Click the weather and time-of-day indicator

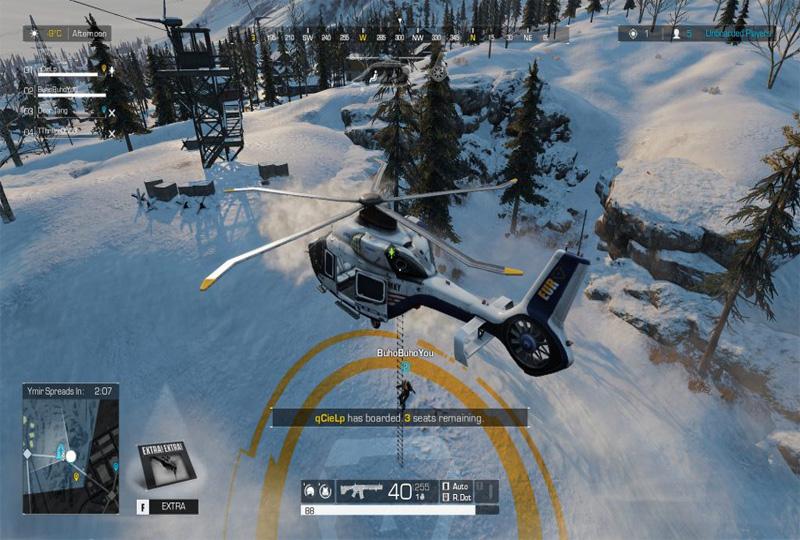pyautogui.click(x=67, y=33)
